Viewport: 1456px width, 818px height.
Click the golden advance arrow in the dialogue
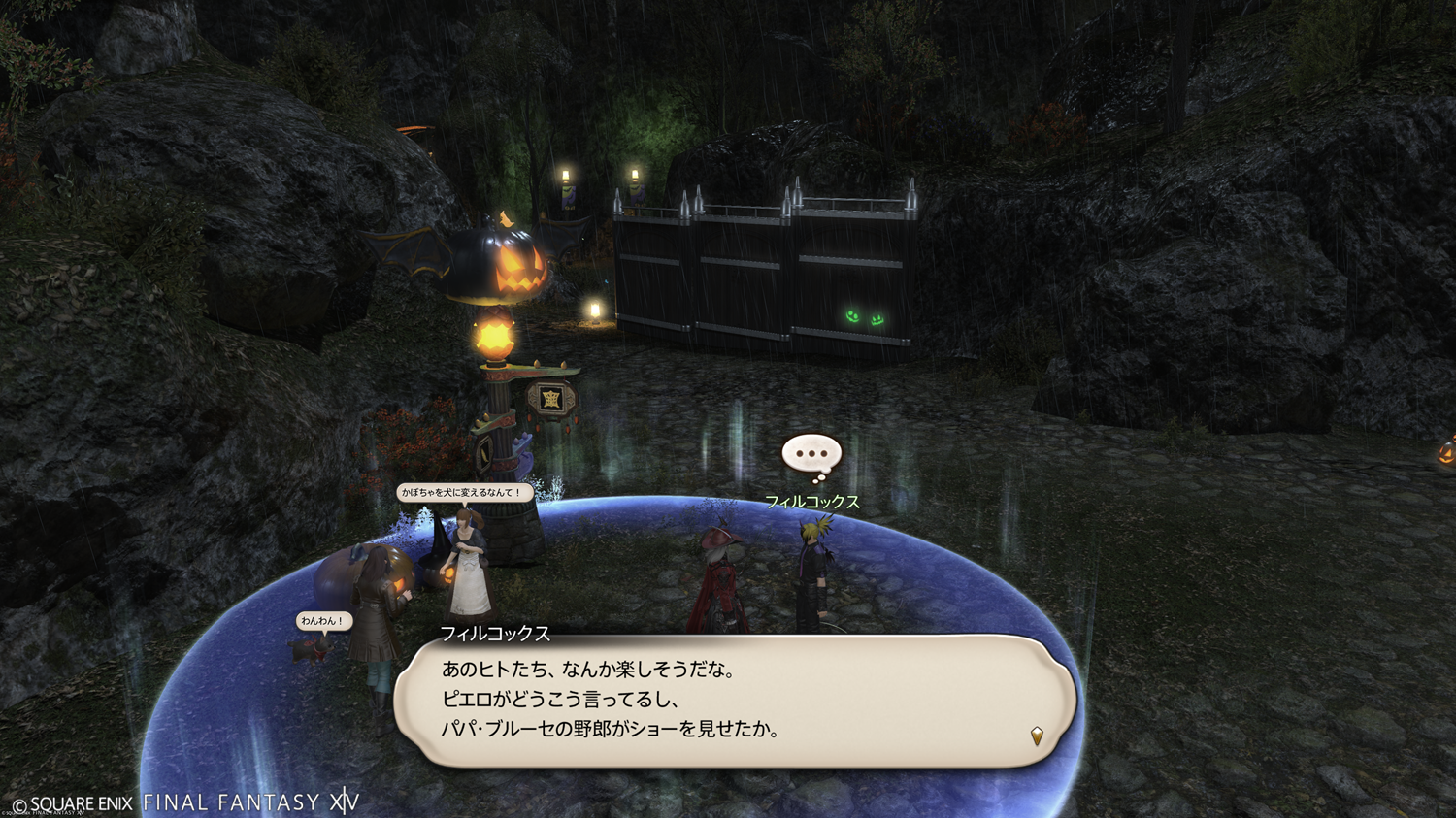[x=1037, y=736]
